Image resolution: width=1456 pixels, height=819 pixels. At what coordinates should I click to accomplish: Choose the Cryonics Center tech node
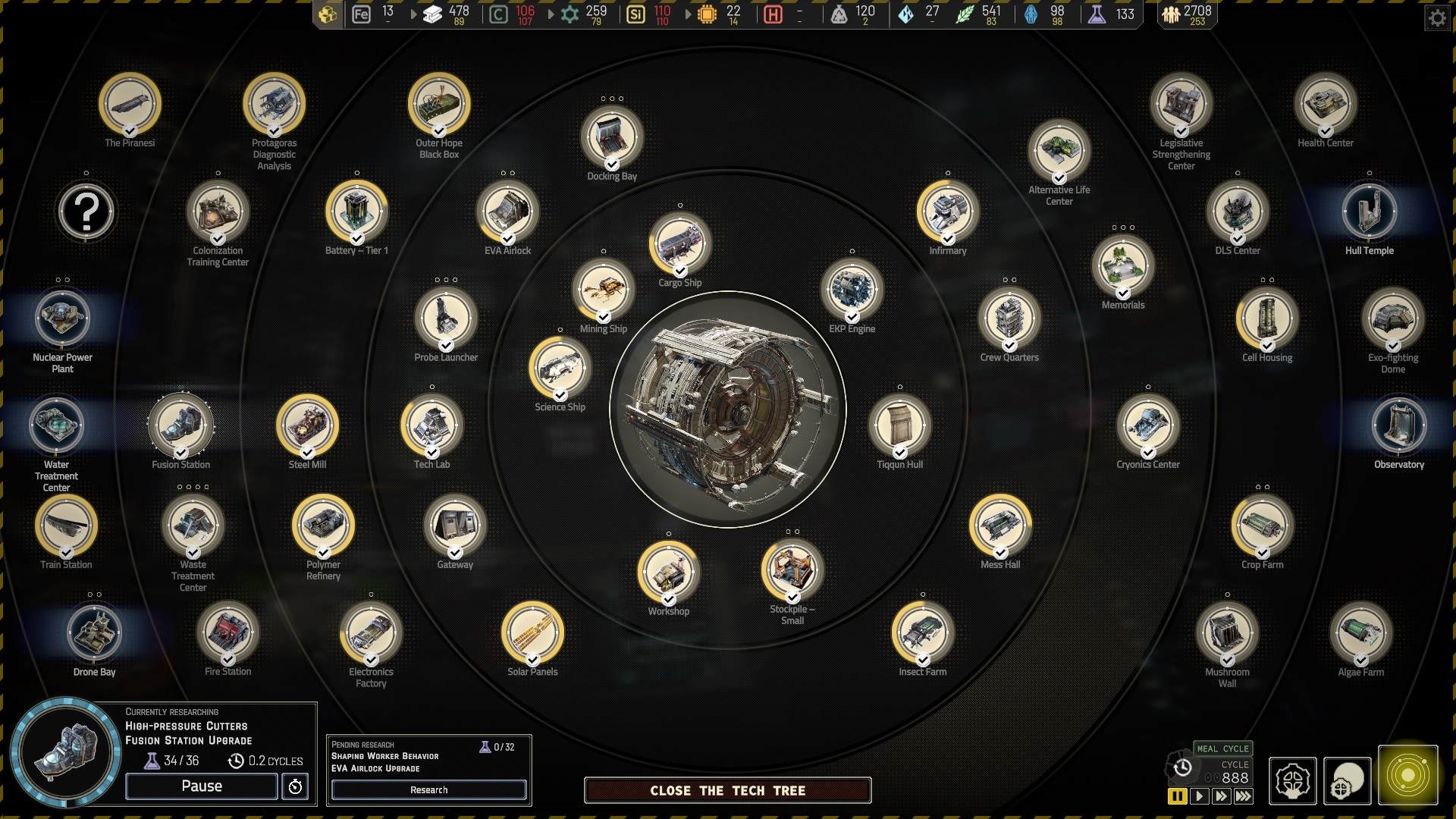[x=1147, y=425]
